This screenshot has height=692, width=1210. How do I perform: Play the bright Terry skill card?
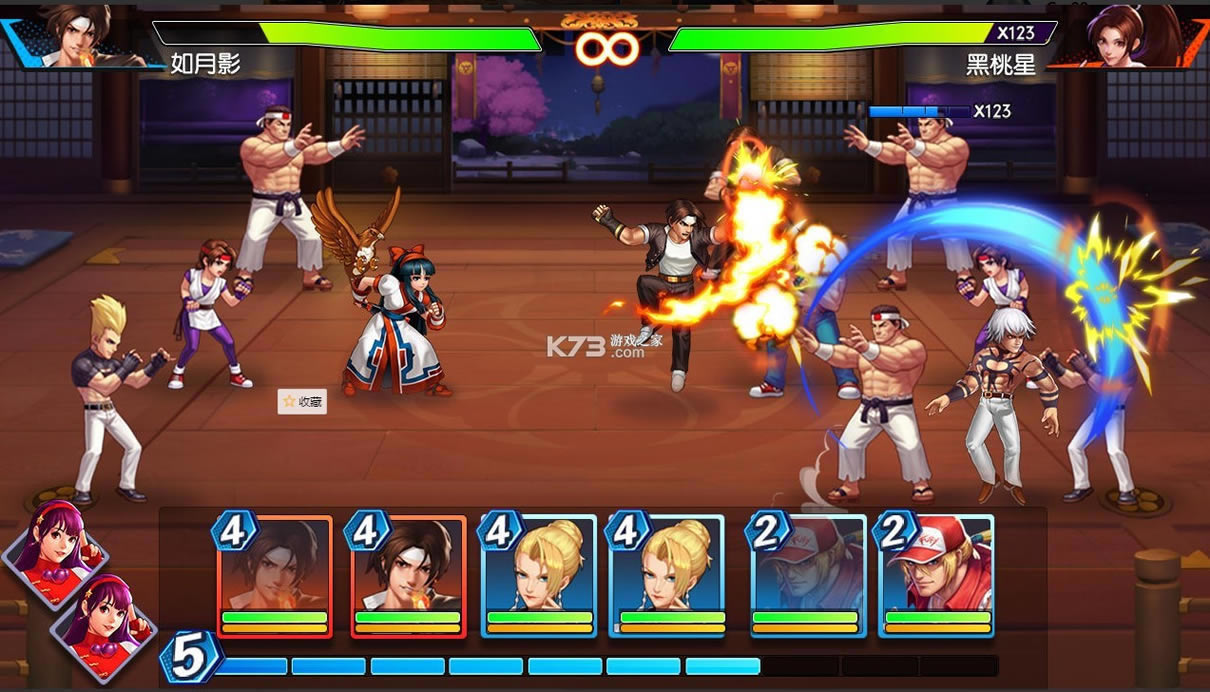937,575
